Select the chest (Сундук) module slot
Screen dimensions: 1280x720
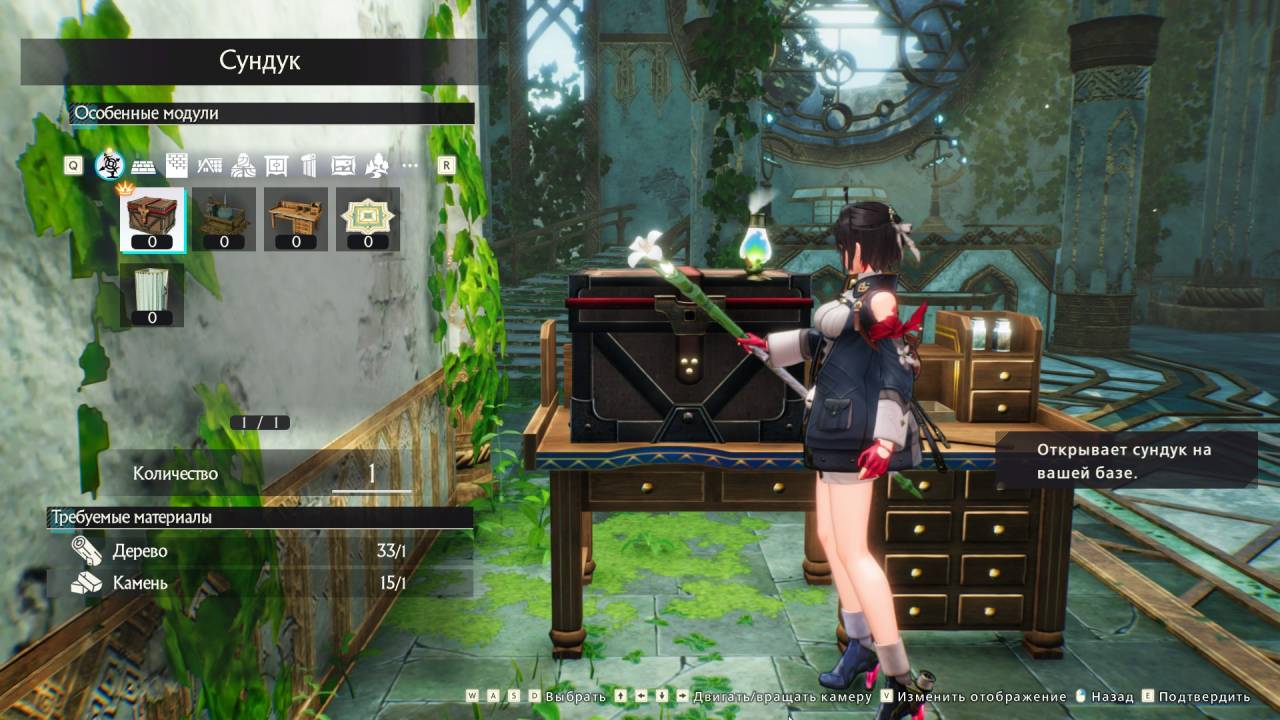[x=152, y=218]
